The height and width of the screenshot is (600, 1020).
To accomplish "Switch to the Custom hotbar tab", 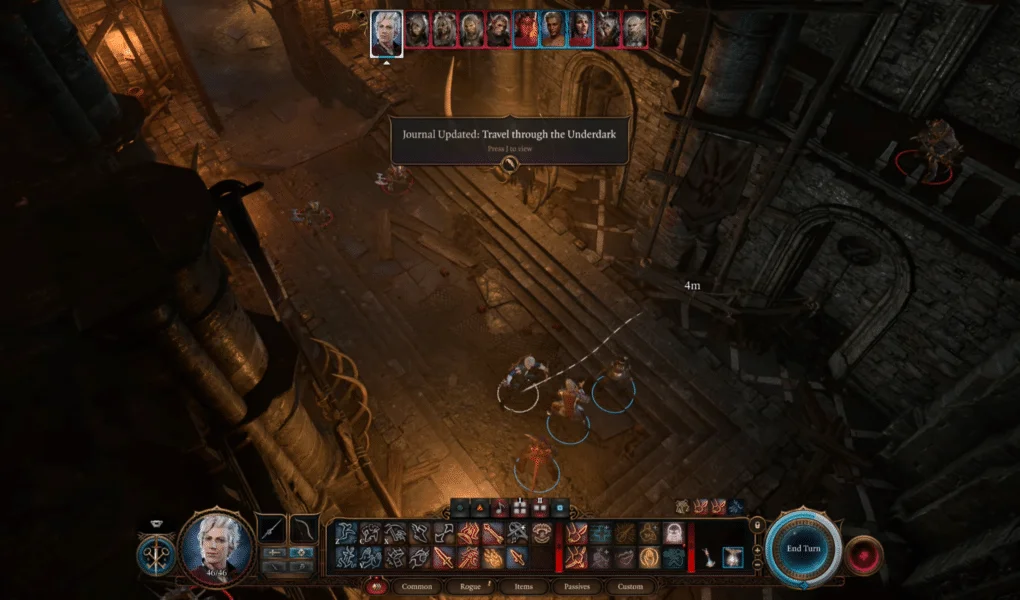I will coord(631,586).
